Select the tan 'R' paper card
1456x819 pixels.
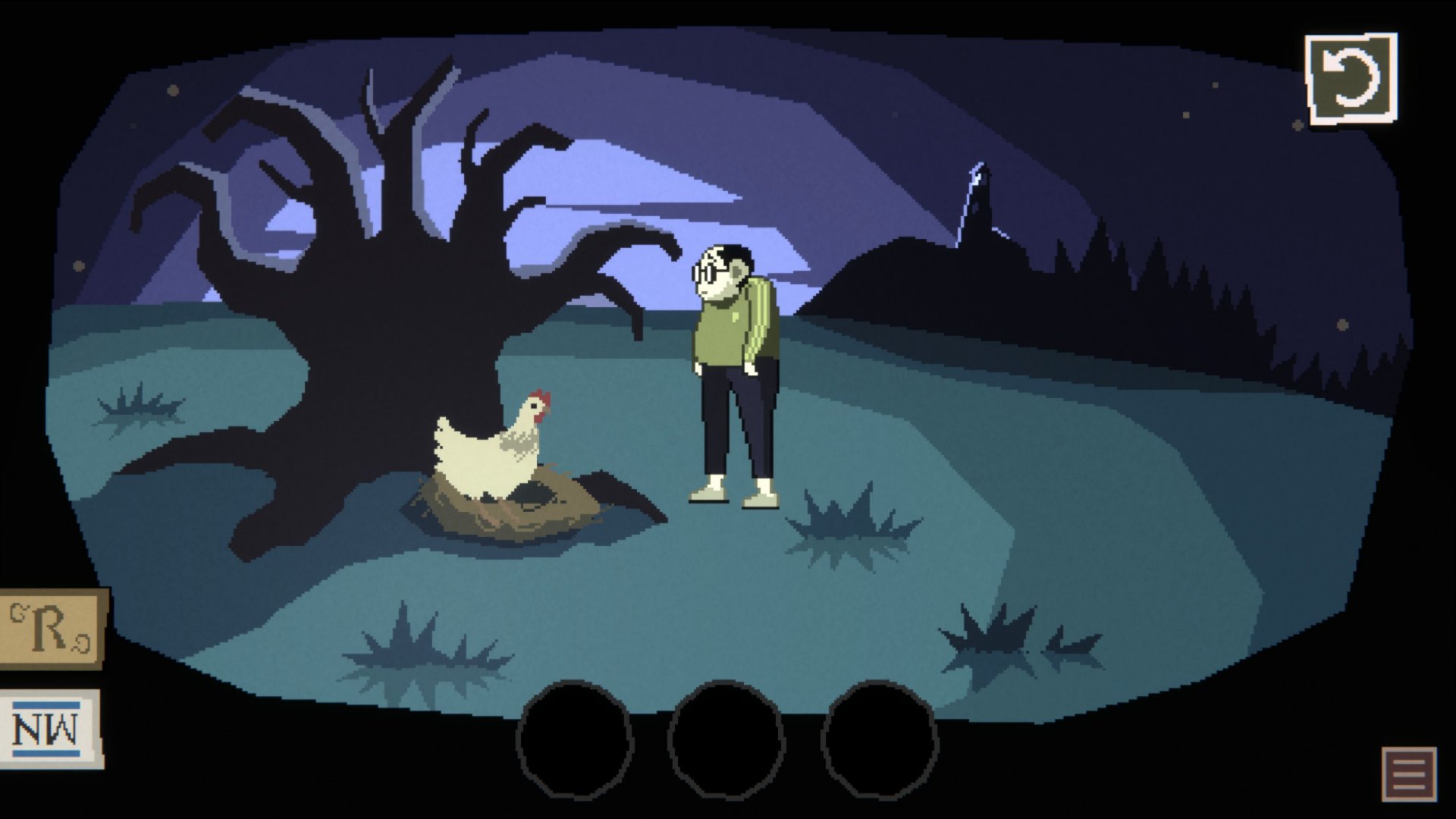52,629
